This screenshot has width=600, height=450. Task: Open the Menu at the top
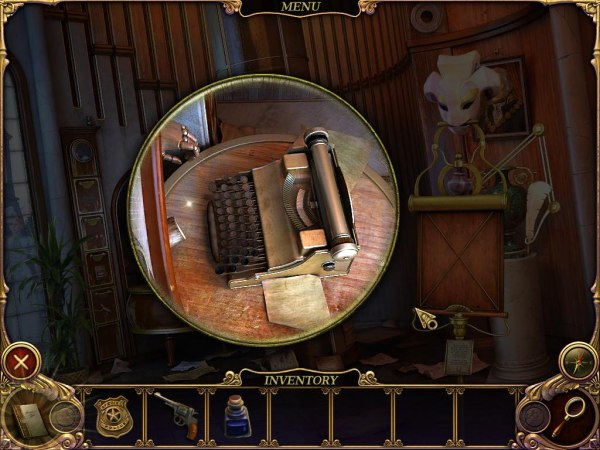coord(299,8)
